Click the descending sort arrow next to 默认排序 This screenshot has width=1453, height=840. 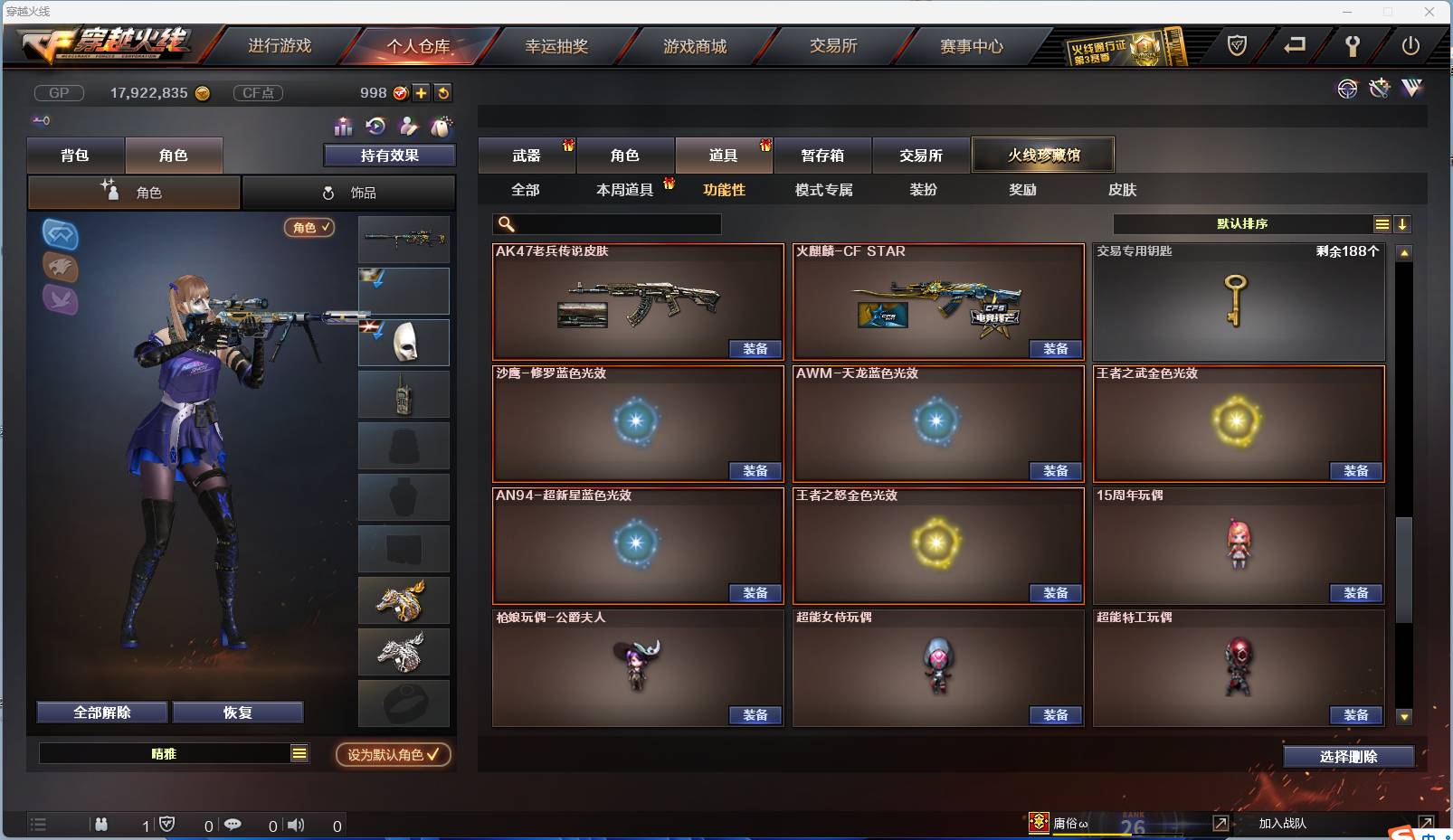[1403, 223]
